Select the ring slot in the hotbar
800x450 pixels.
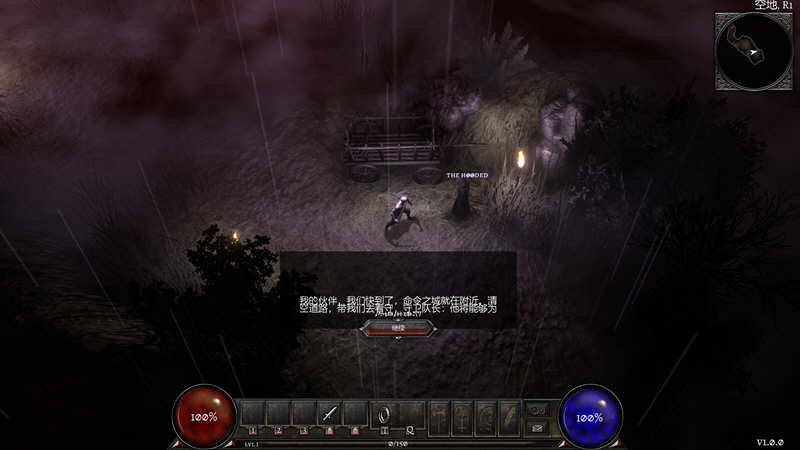pyautogui.click(x=384, y=413)
